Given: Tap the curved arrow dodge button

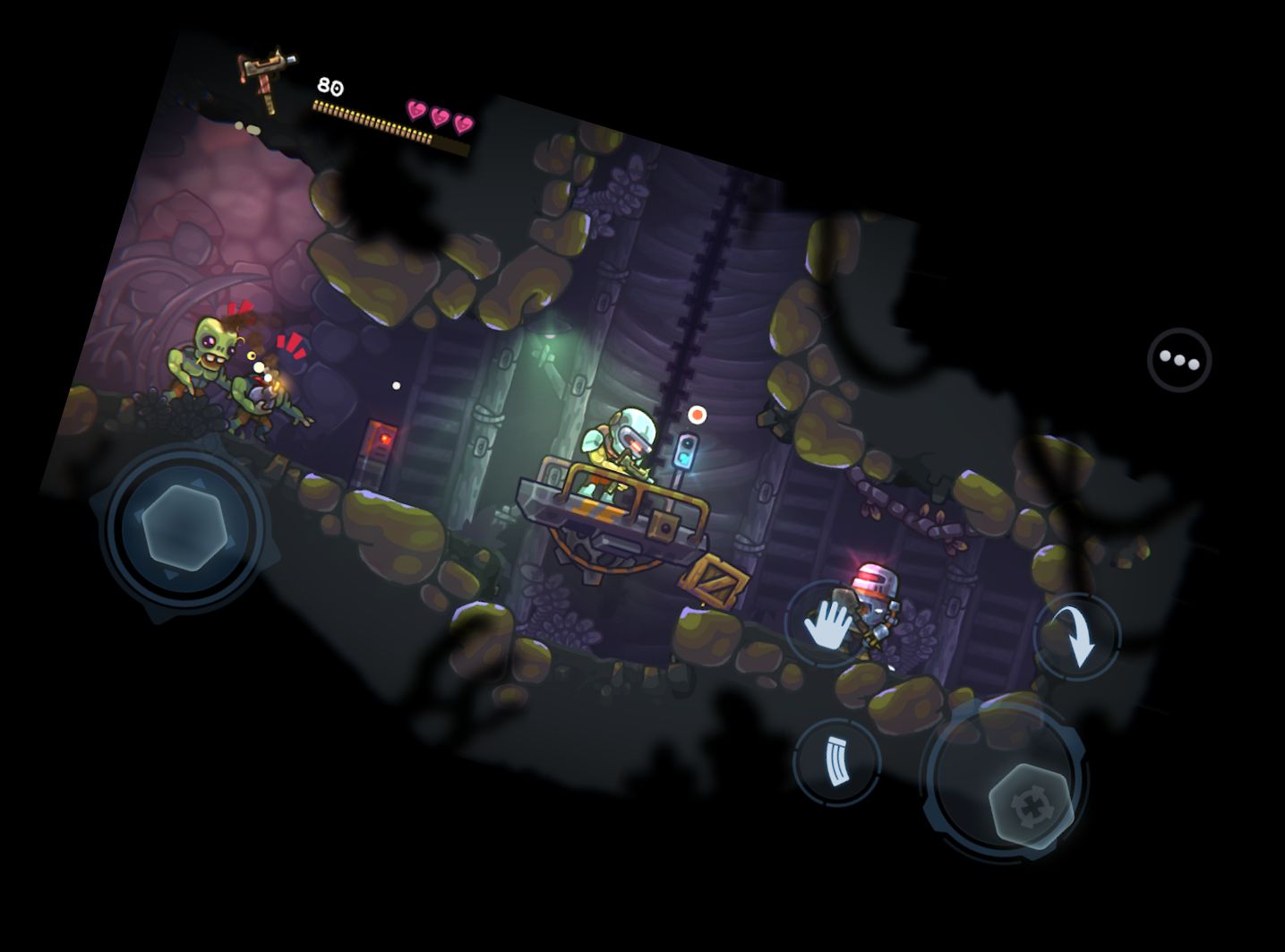Looking at the screenshot, I should tap(1076, 636).
